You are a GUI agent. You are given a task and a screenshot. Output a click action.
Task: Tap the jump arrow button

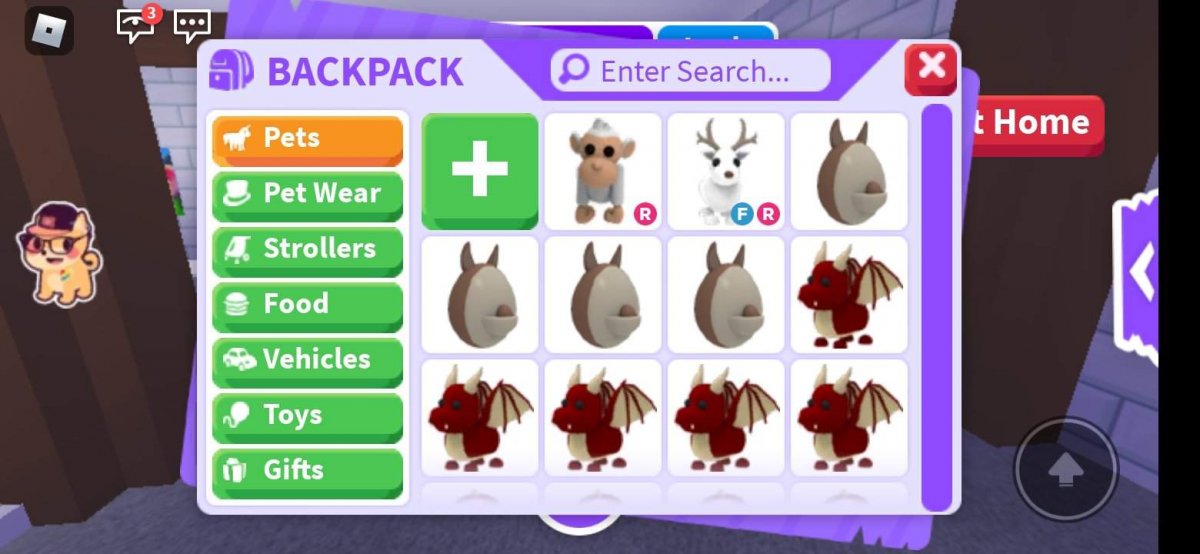pyautogui.click(x=1065, y=468)
